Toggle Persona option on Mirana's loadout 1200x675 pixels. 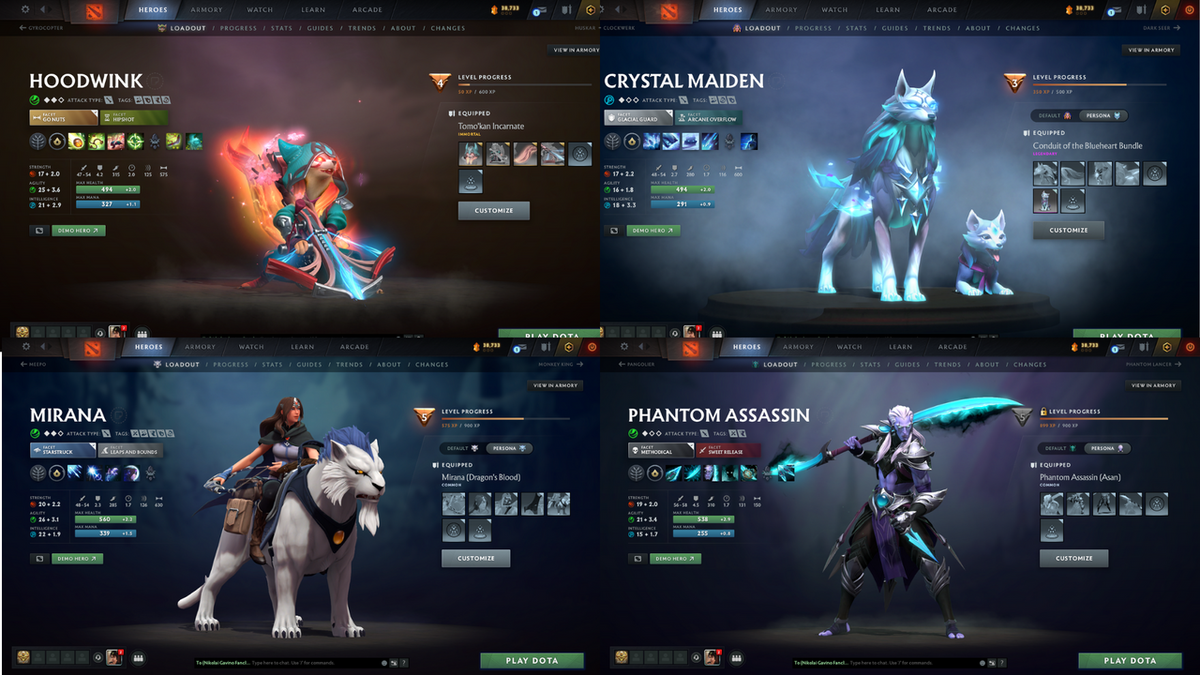tap(509, 449)
